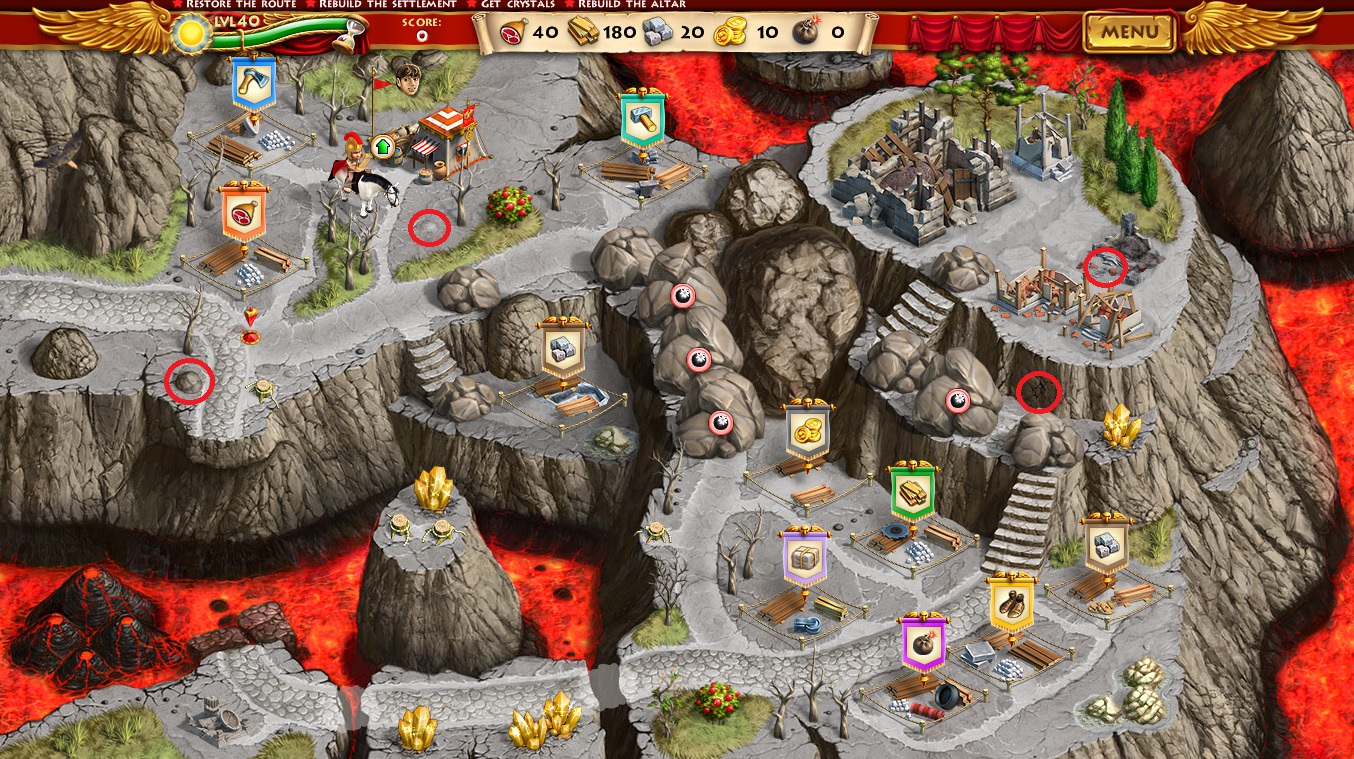The width and height of the screenshot is (1354, 759).
Task: Choose the magenta bomb building banner
Action: [x=923, y=641]
